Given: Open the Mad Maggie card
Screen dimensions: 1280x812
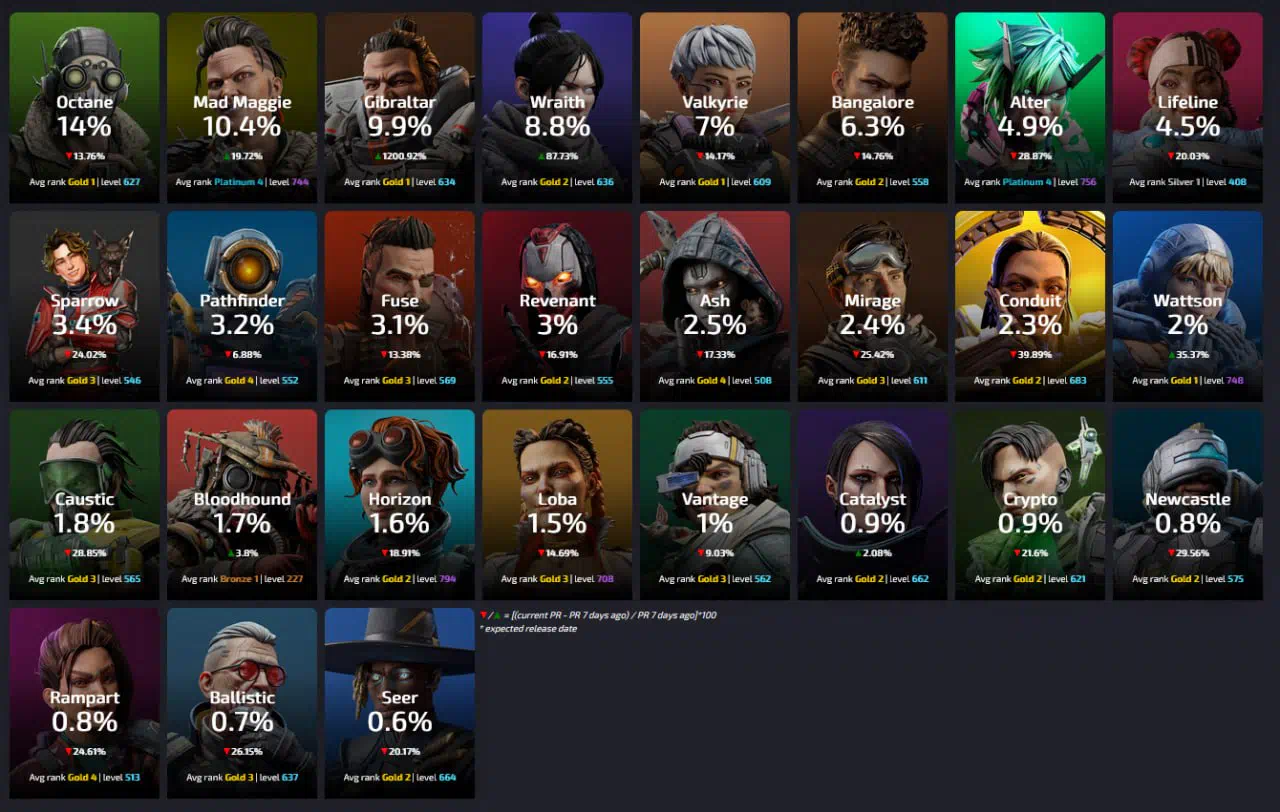Looking at the screenshot, I should click(242, 107).
